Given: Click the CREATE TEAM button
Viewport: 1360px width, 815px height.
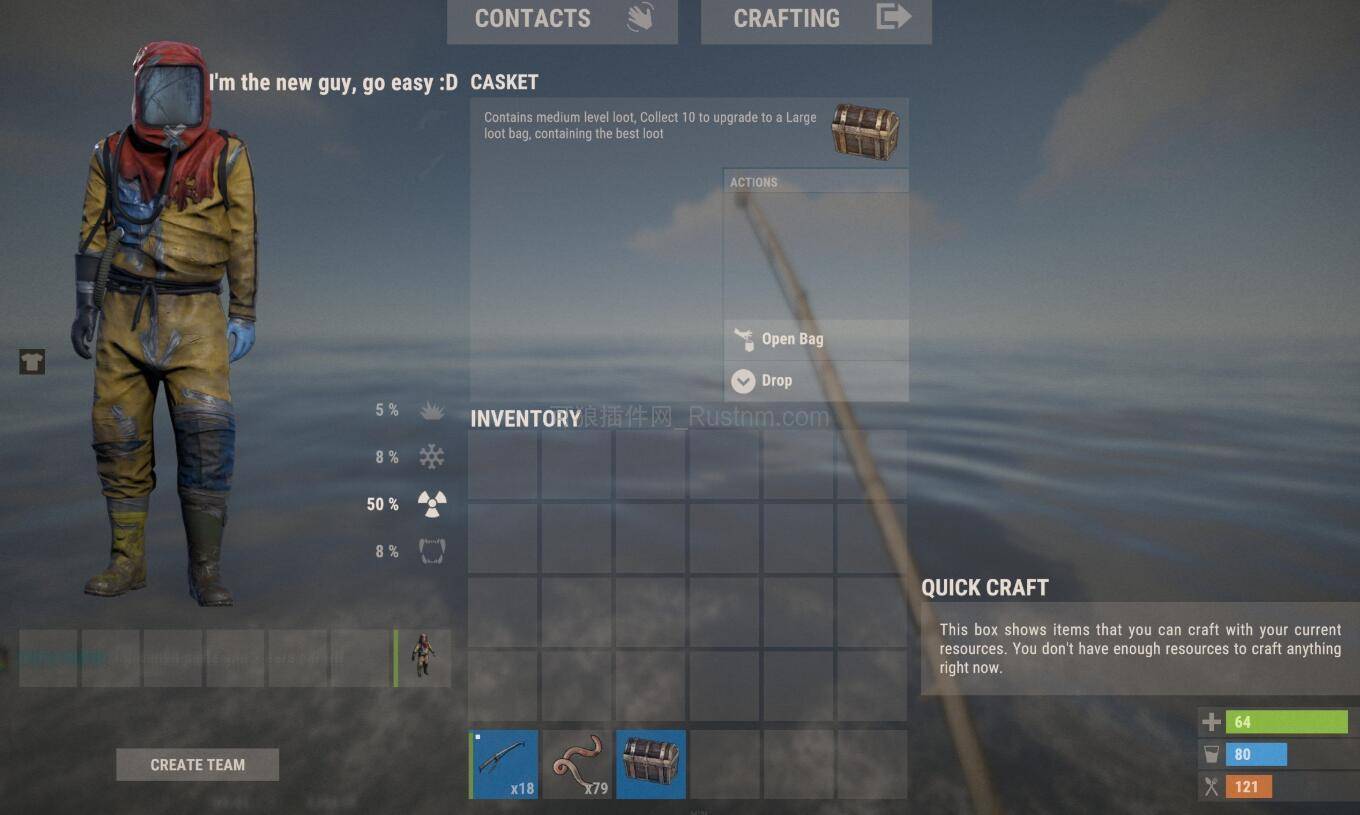Looking at the screenshot, I should pyautogui.click(x=197, y=764).
